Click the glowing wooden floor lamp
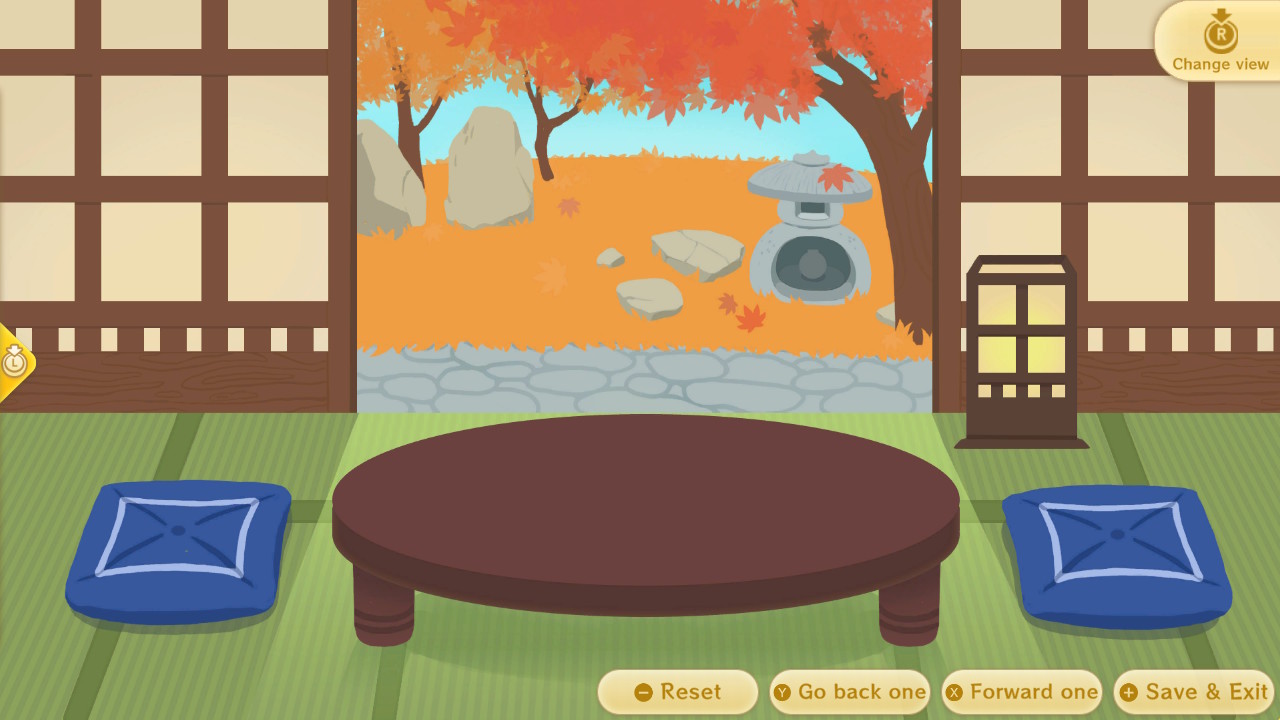This screenshot has height=720, width=1280. pyautogui.click(x=1021, y=345)
